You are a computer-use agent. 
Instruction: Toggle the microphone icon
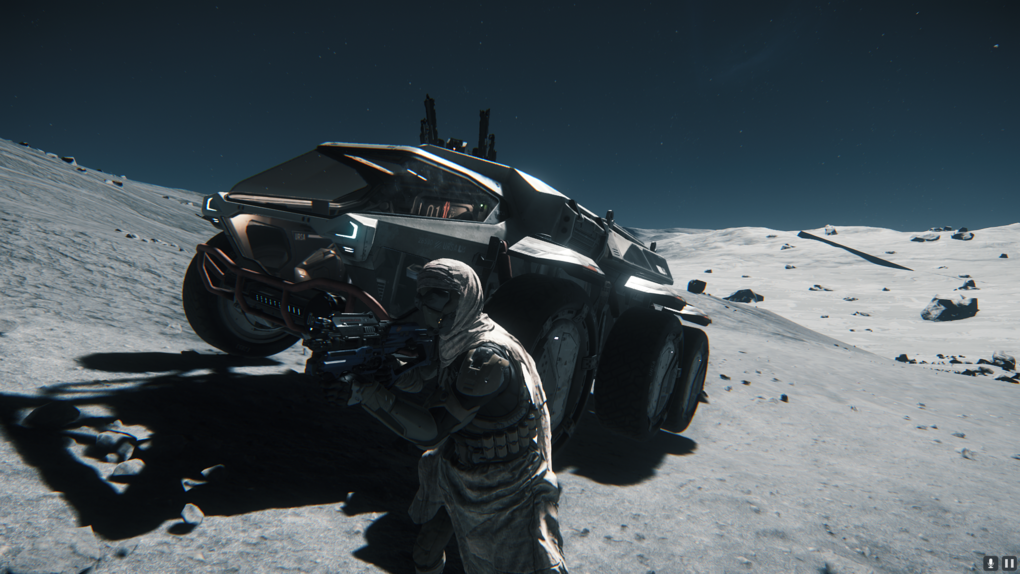pos(990,563)
